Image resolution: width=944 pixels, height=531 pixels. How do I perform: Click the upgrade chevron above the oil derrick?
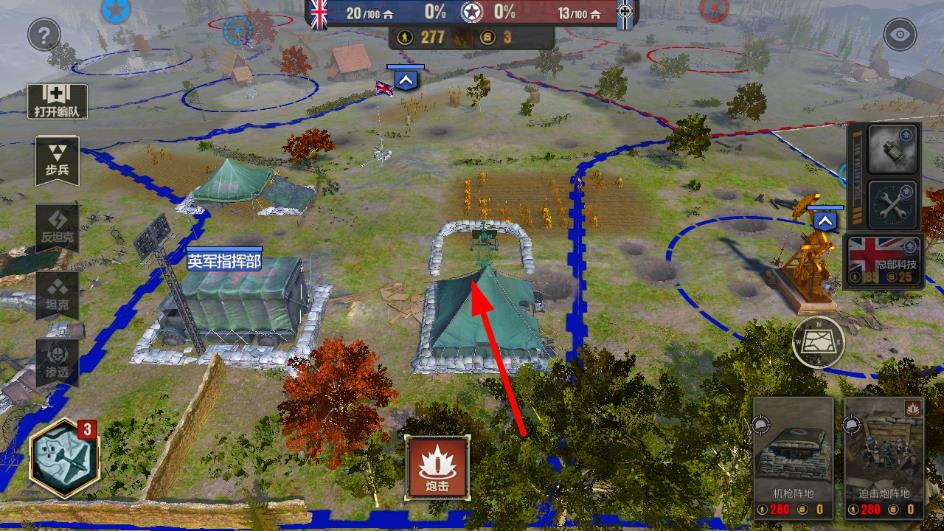[826, 220]
